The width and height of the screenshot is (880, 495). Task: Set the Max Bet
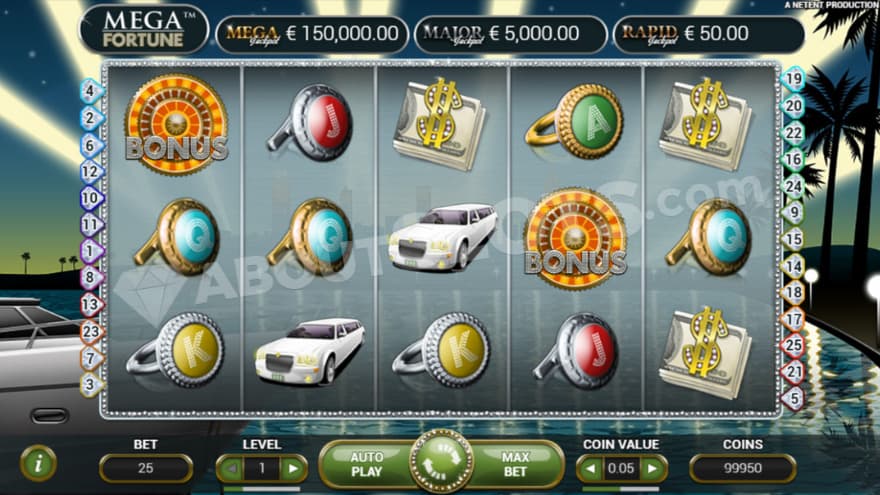(515, 464)
